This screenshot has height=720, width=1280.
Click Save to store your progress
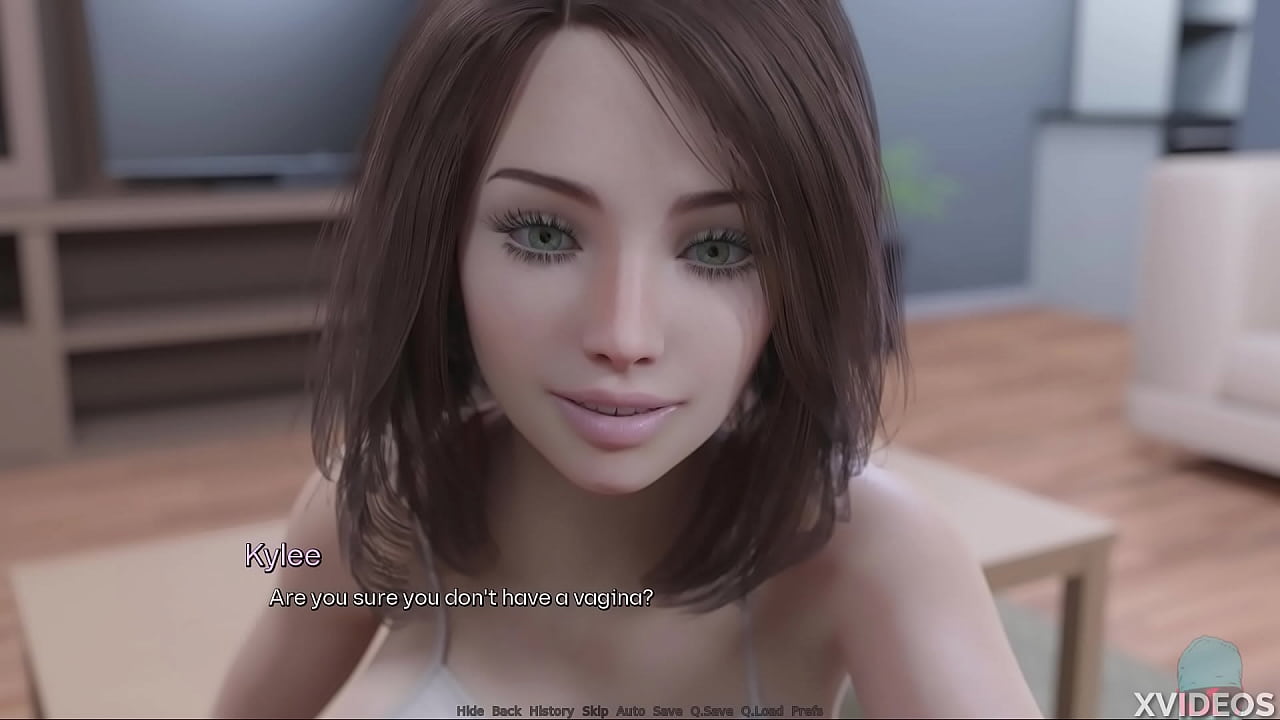[668, 710]
